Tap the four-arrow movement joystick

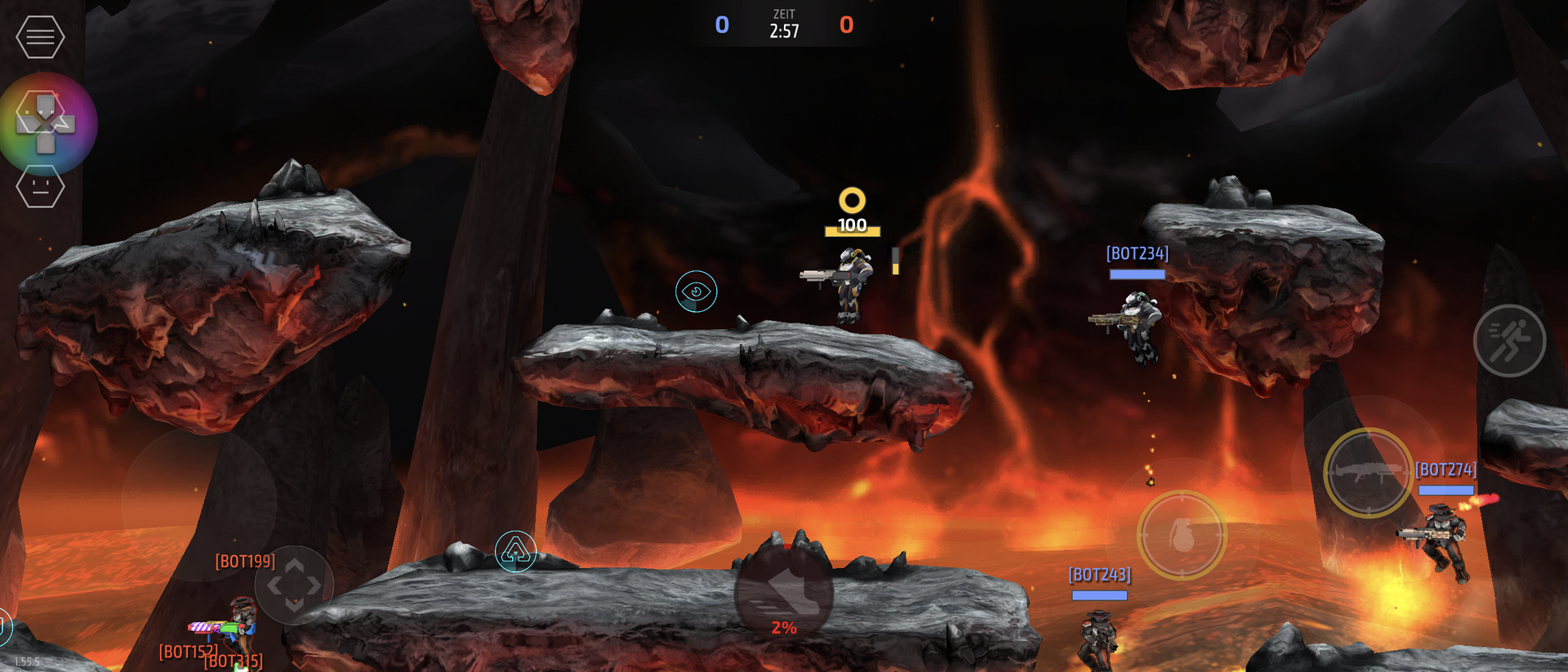tap(294, 585)
